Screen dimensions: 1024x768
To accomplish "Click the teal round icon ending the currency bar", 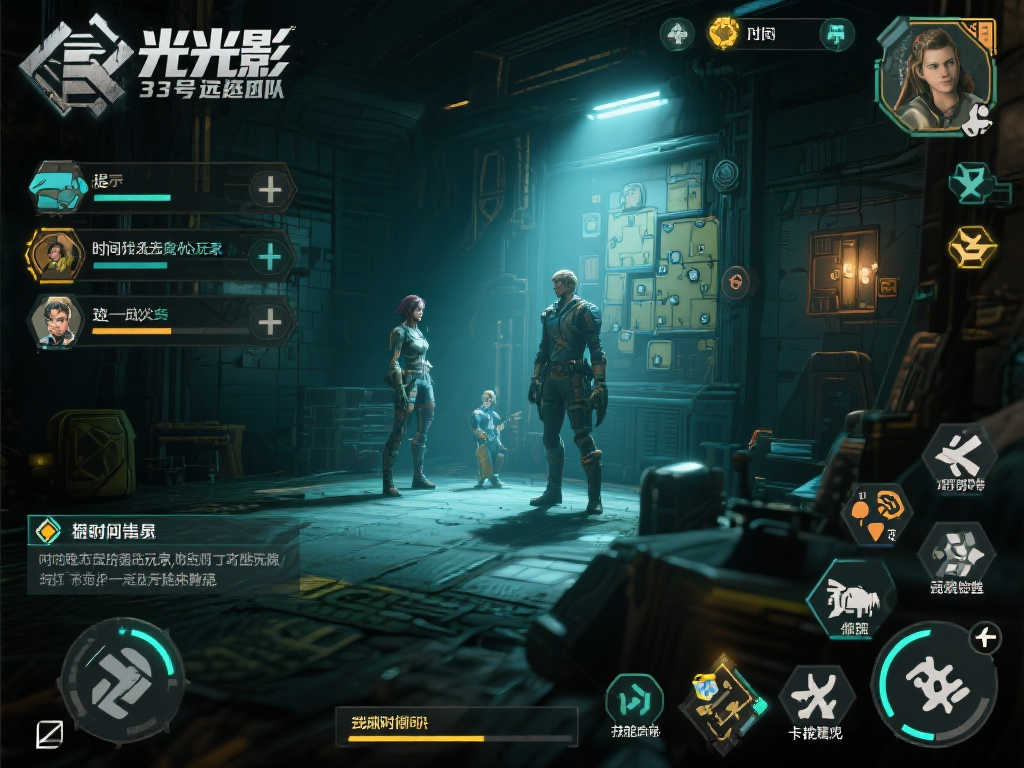I will point(836,35).
